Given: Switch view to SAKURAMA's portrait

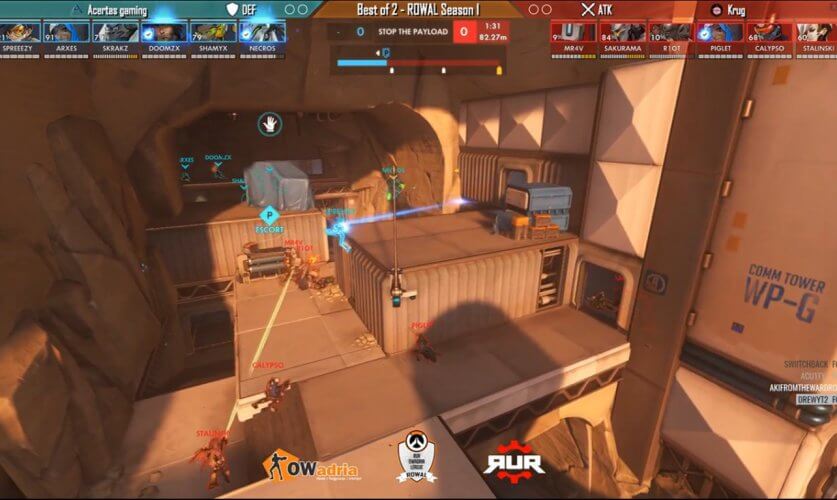Looking at the screenshot, I should [x=623, y=36].
